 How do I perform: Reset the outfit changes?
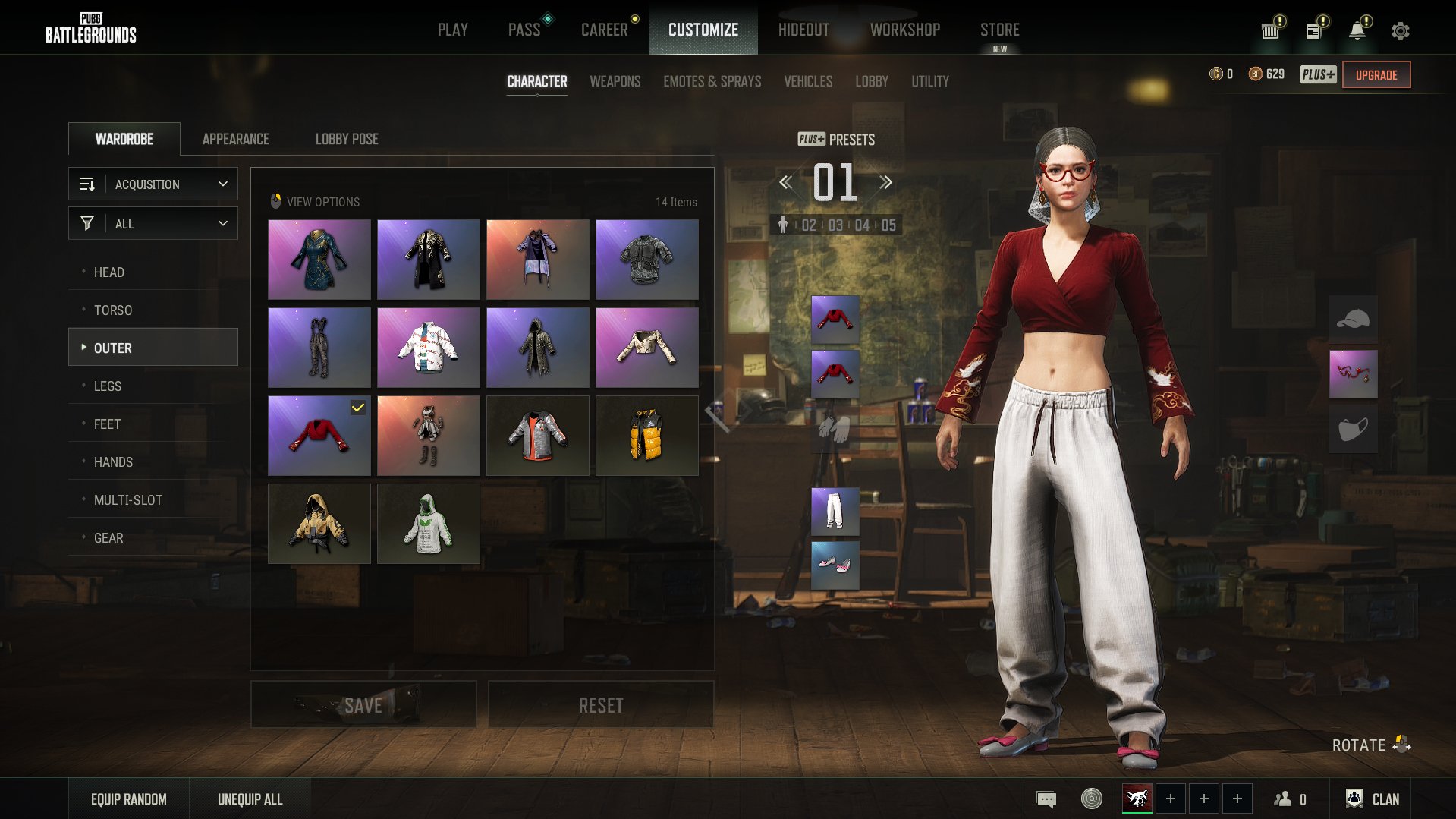[600, 705]
